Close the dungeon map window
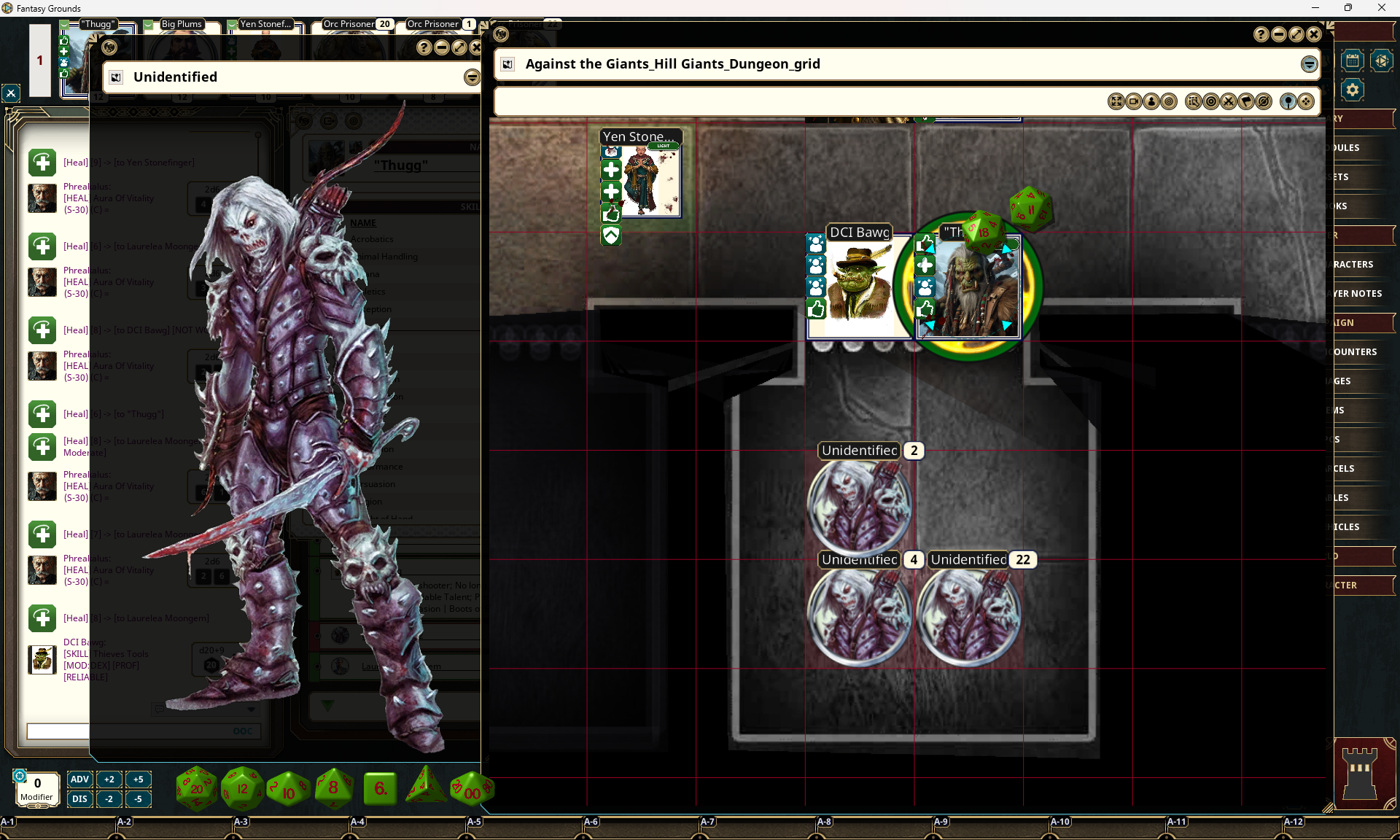The image size is (1400, 840). (1314, 34)
